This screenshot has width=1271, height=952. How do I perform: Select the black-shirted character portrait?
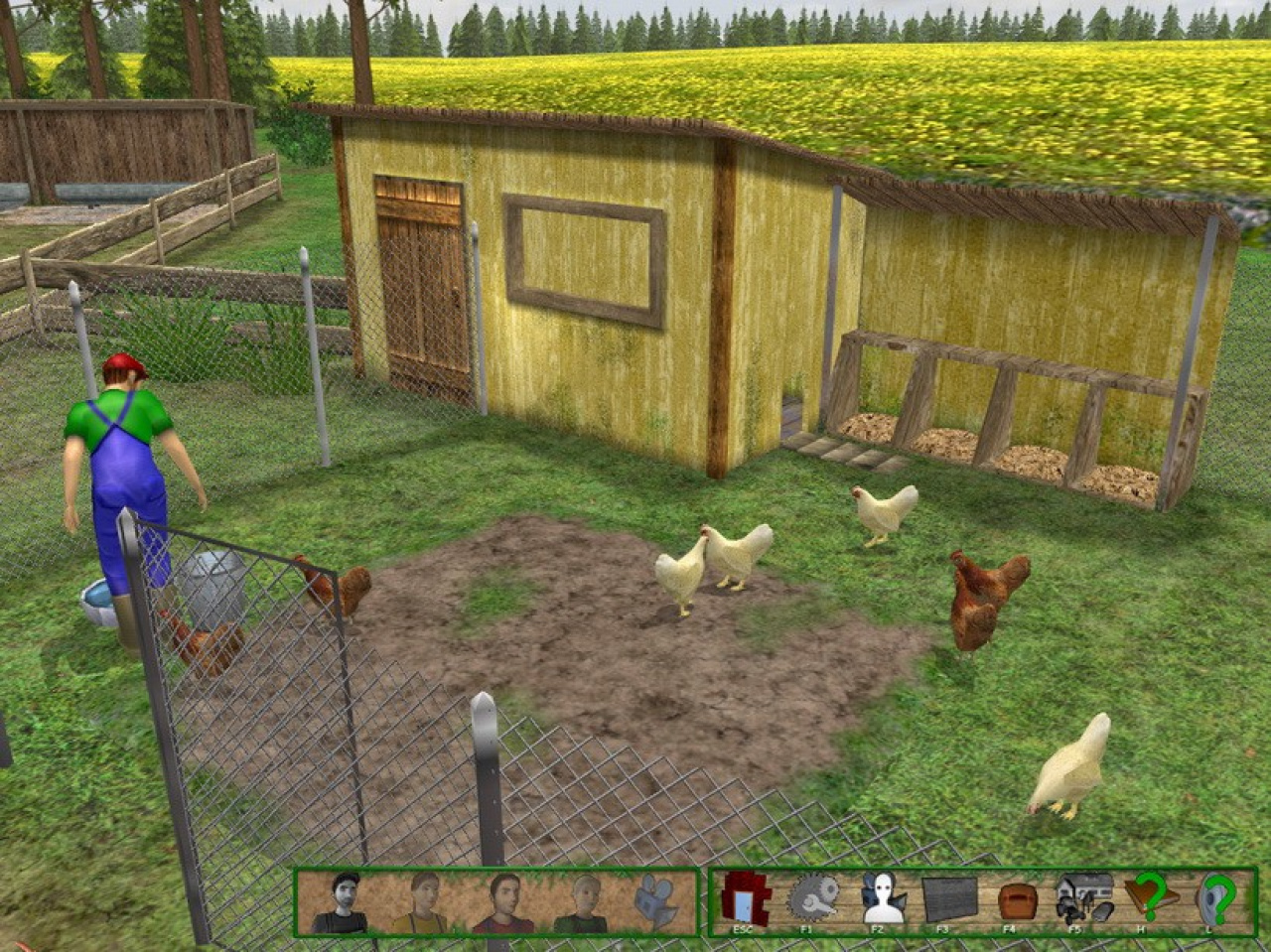(340, 901)
